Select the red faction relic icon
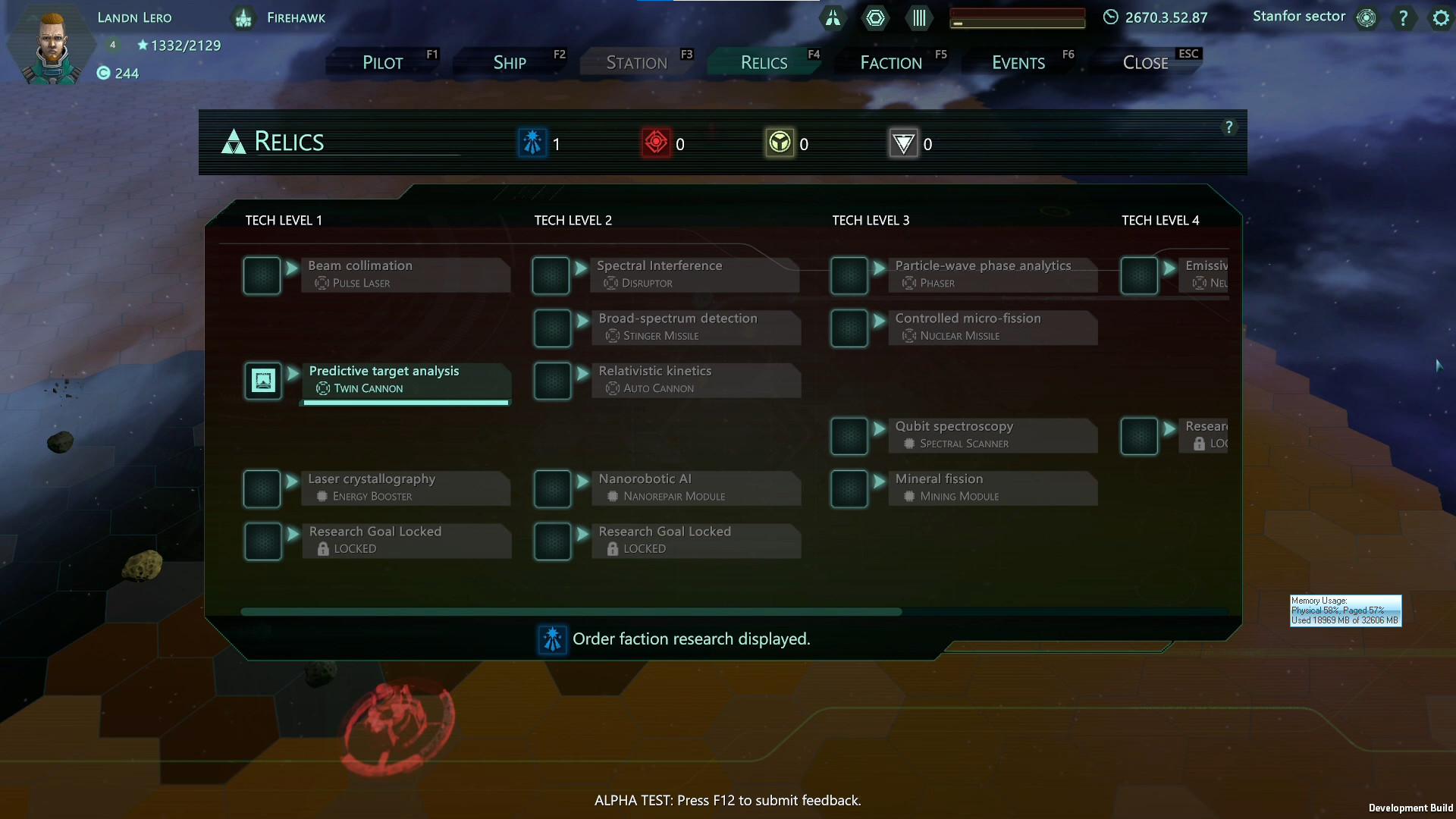The width and height of the screenshot is (1456, 819). click(657, 143)
